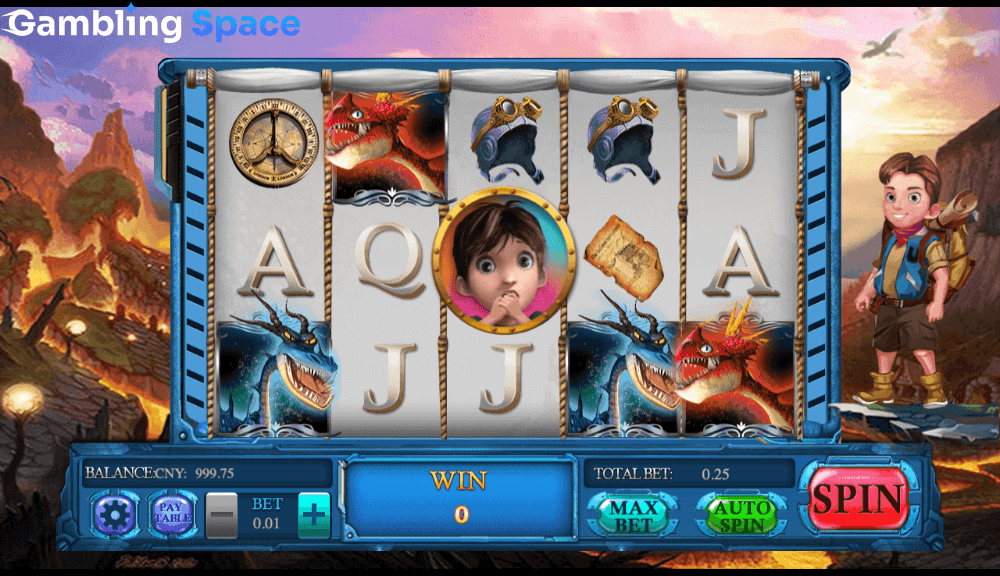
Task: Increase the bet with the plus button
Action: coord(314,516)
